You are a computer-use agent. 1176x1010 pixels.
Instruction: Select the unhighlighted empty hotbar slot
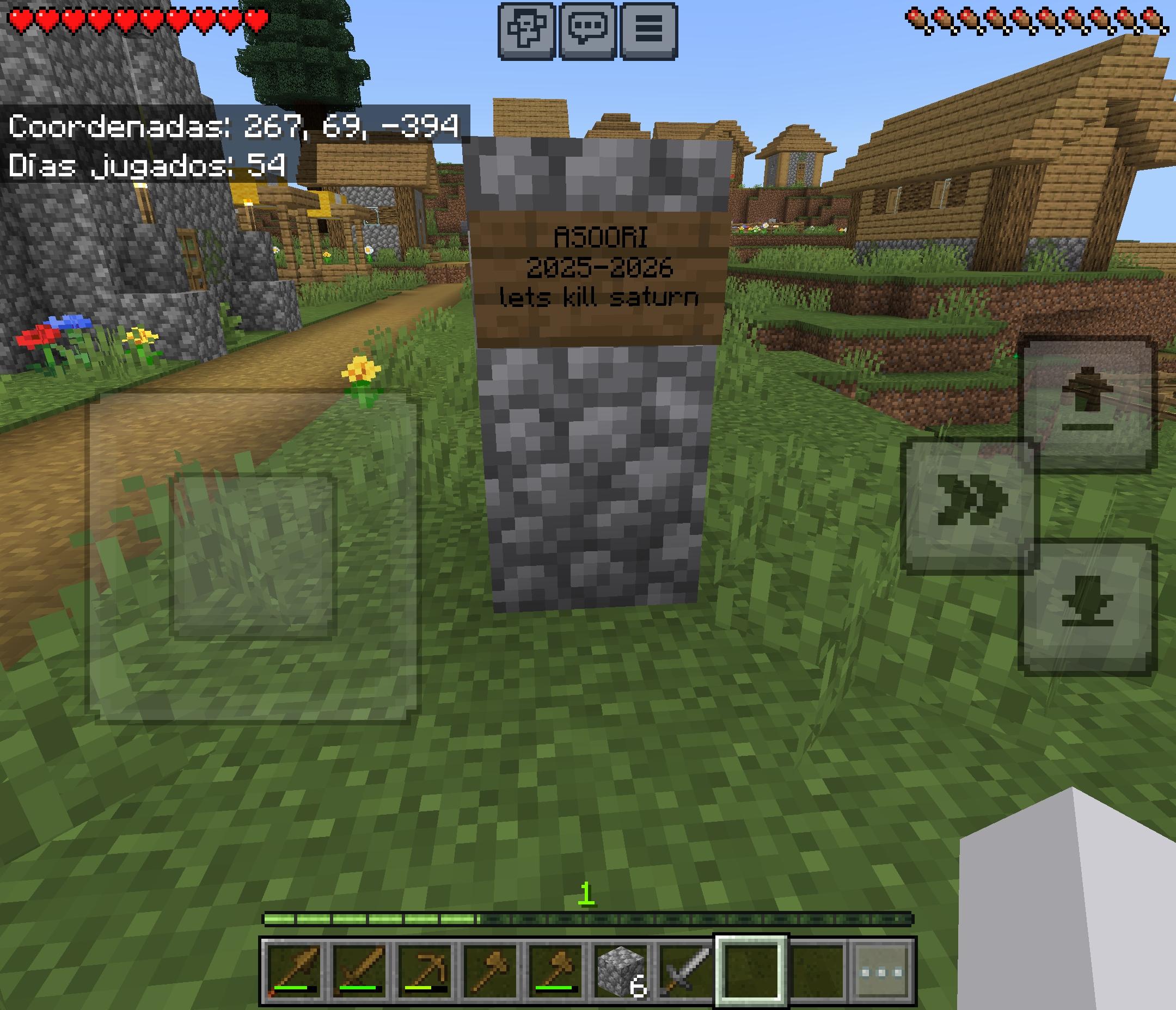point(817,972)
